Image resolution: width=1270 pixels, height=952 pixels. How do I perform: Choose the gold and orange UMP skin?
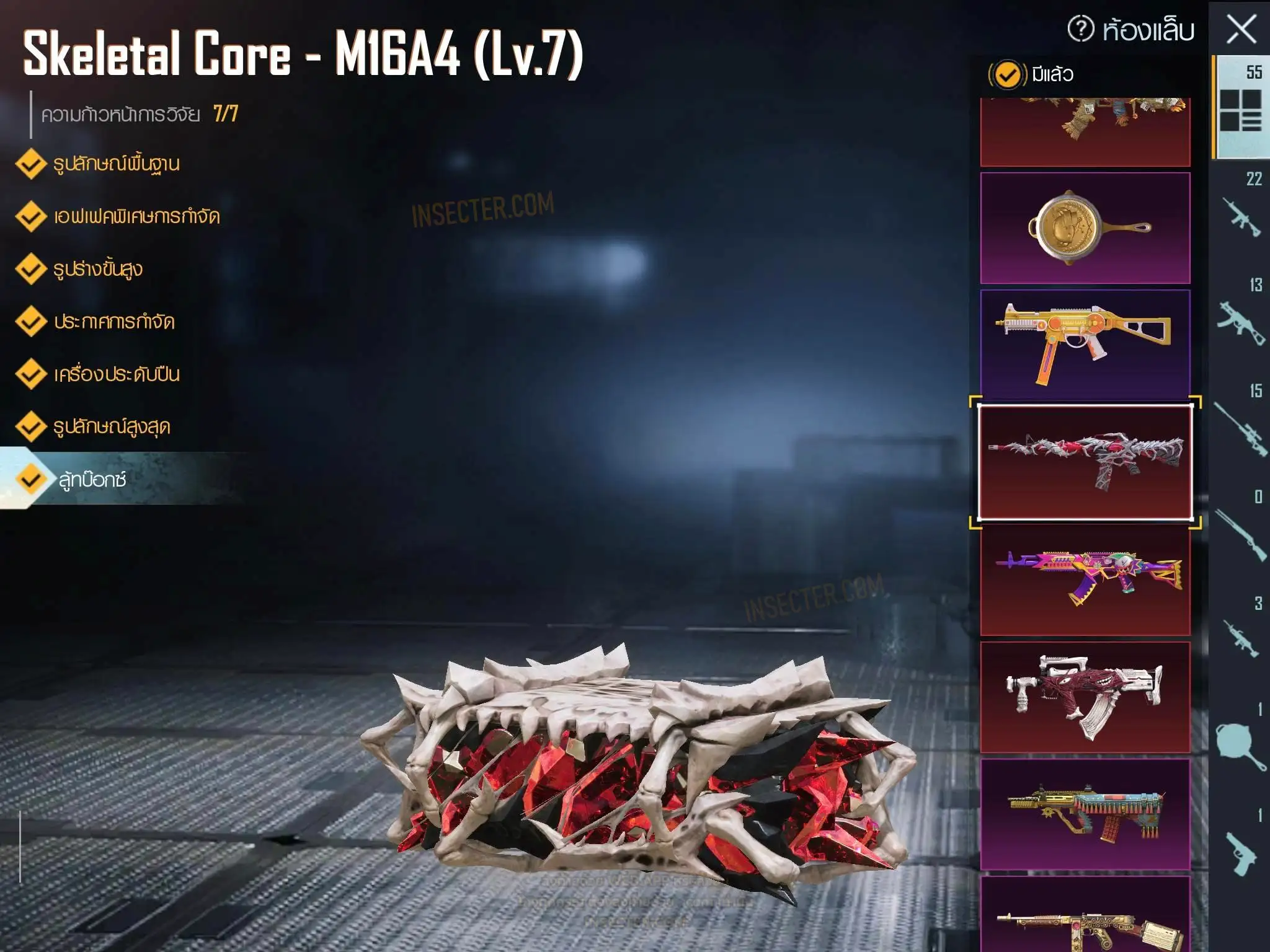1085,344
